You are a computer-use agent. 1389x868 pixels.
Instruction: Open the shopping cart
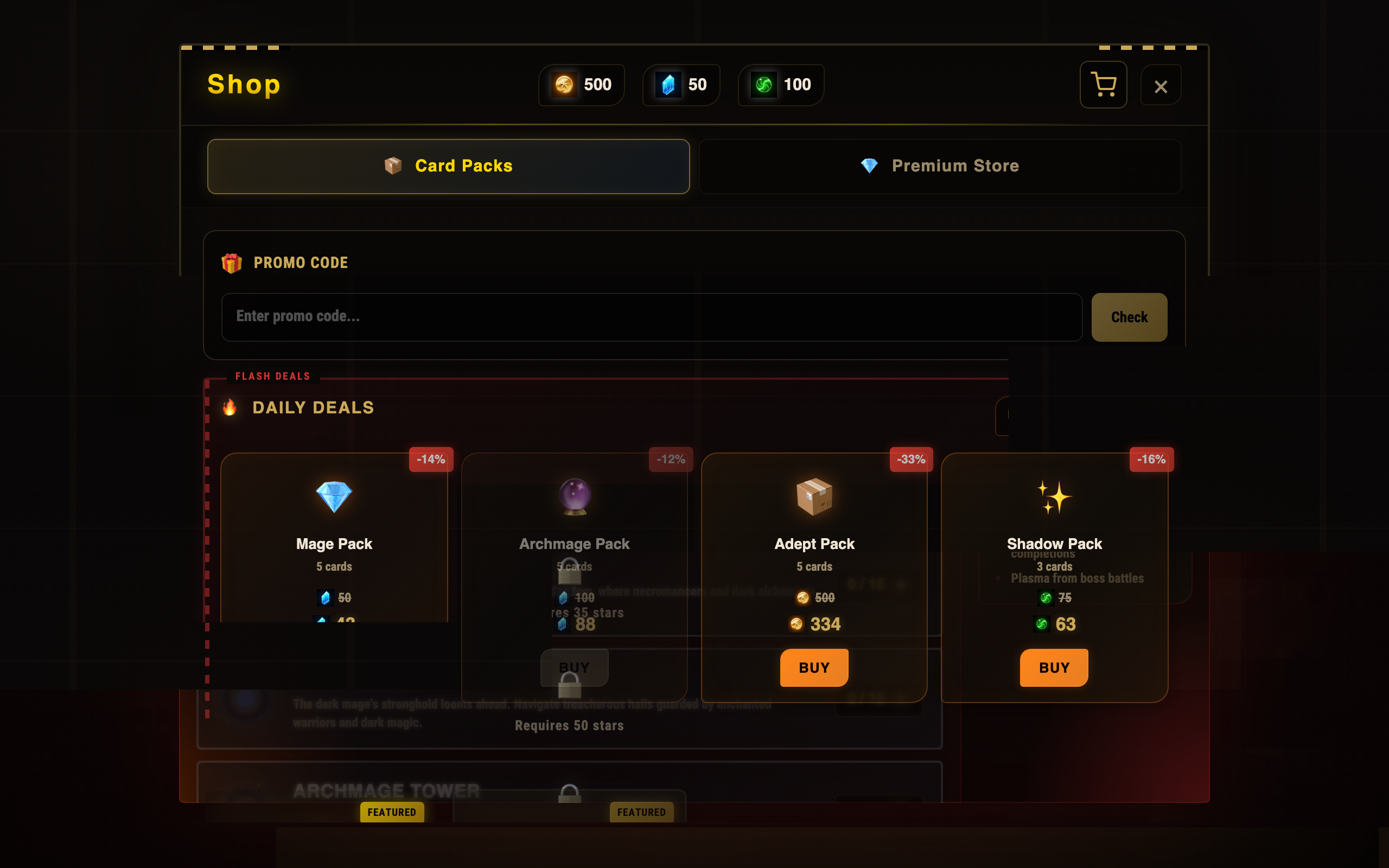pyautogui.click(x=1103, y=85)
